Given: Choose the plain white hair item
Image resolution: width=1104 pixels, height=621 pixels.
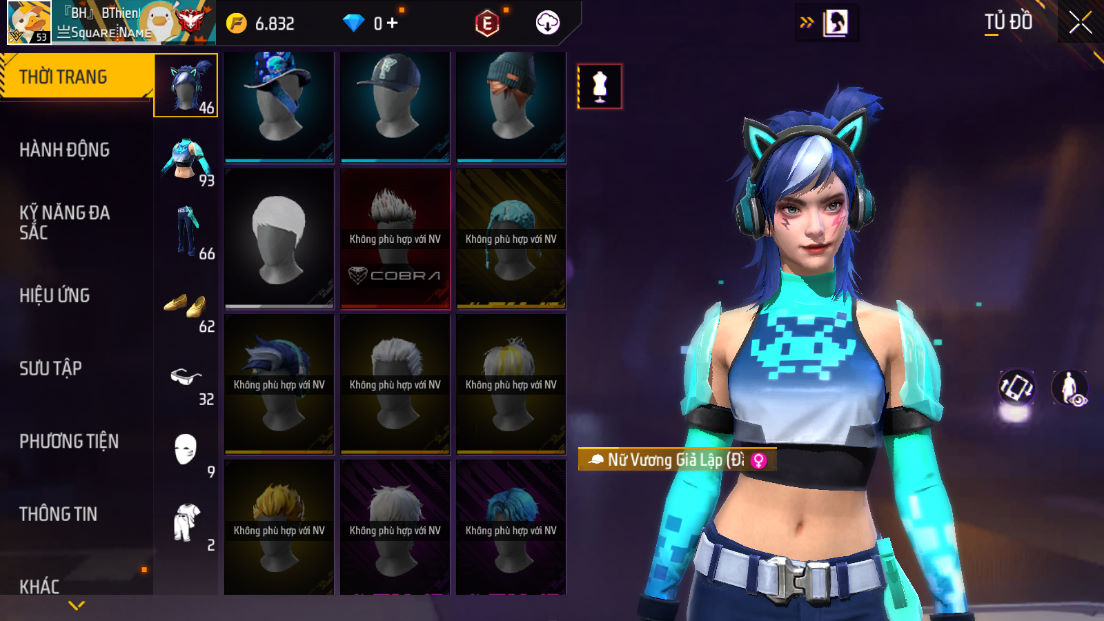Looking at the screenshot, I should point(279,237).
